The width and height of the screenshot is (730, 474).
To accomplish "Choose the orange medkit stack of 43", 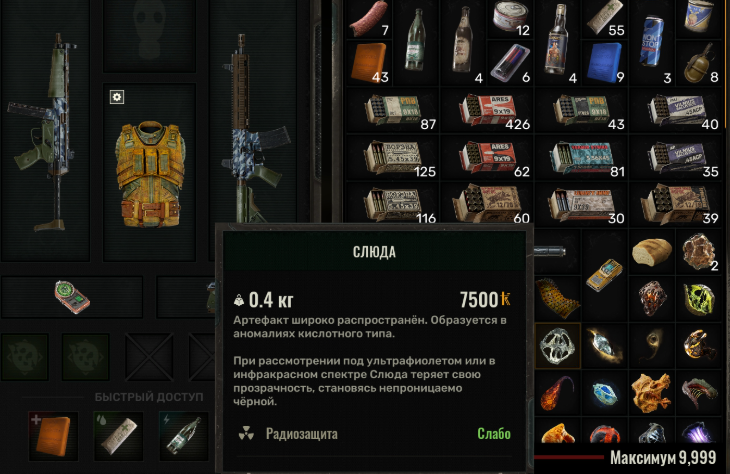I will 370,62.
